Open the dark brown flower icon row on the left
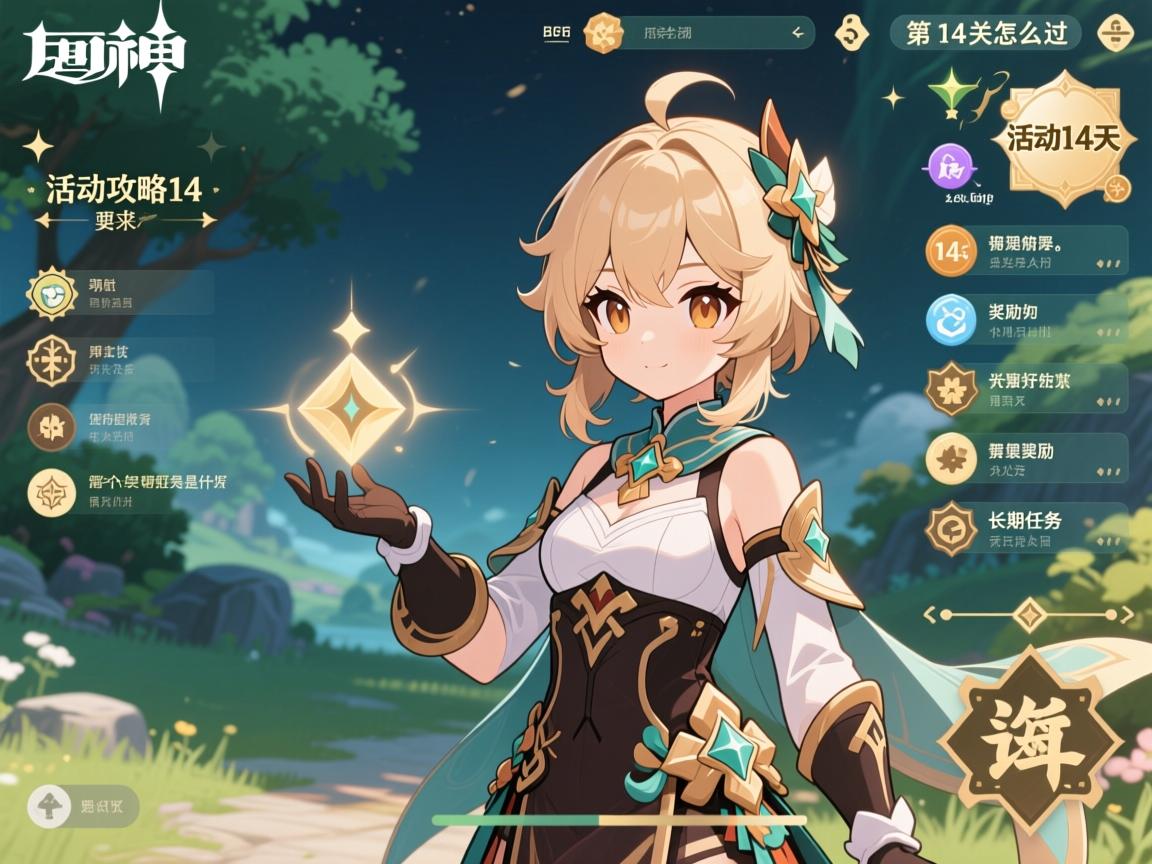The image size is (1152, 864). coord(120,427)
